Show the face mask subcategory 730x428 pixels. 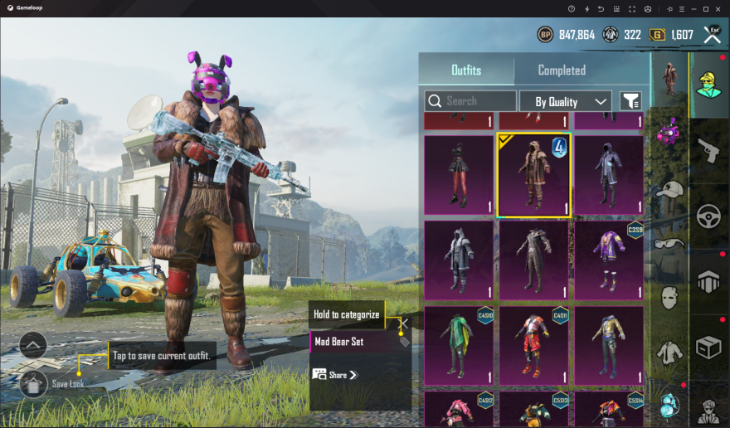click(x=668, y=297)
